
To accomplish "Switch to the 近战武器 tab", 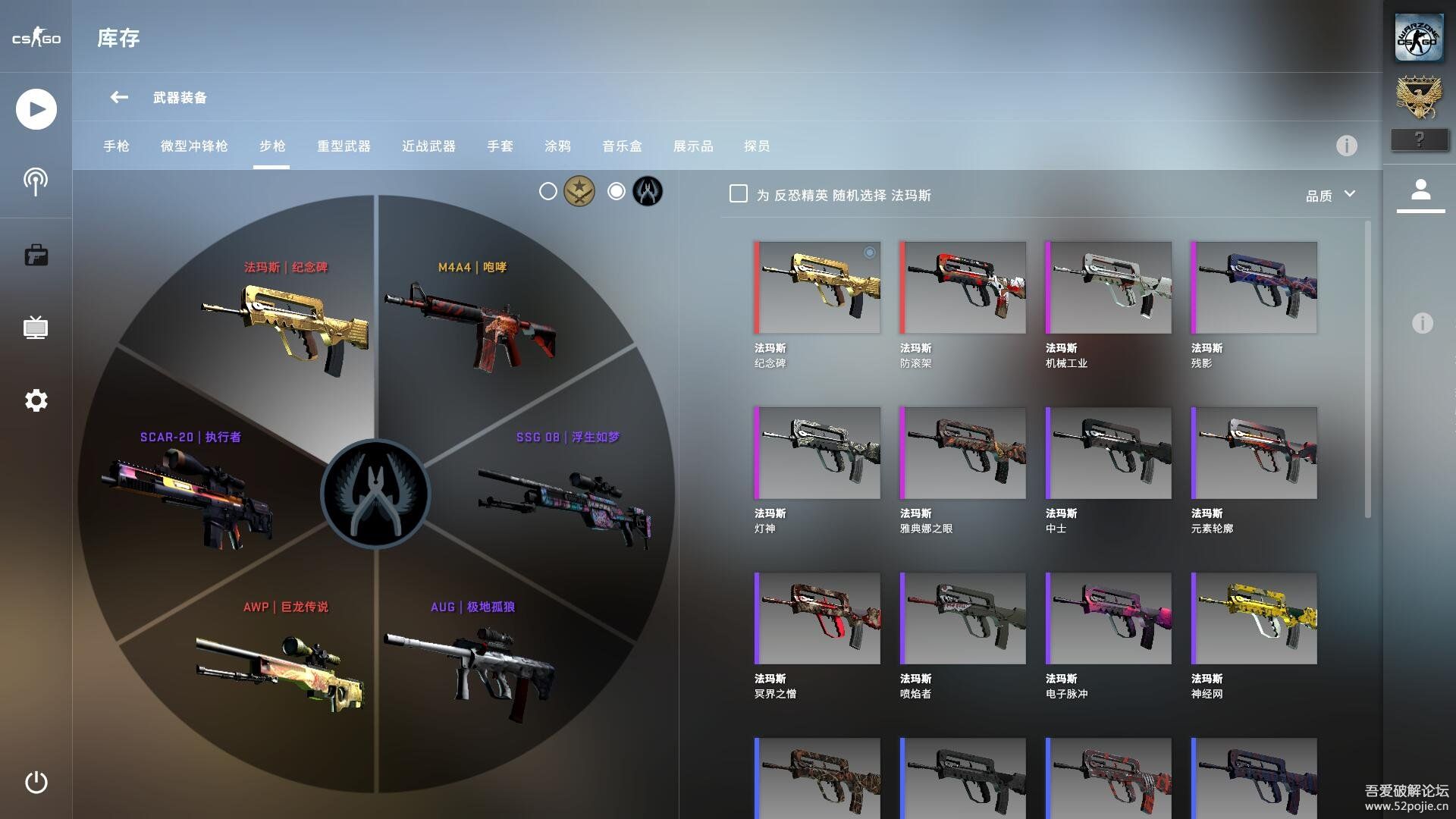I will (x=428, y=146).
